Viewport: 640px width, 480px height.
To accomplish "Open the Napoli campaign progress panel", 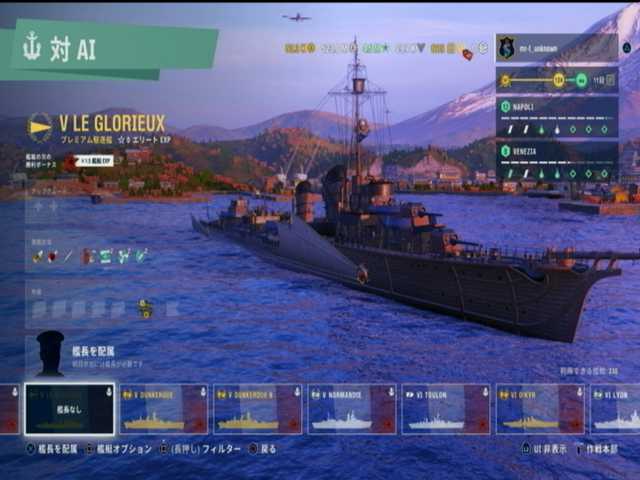I will click(556, 117).
